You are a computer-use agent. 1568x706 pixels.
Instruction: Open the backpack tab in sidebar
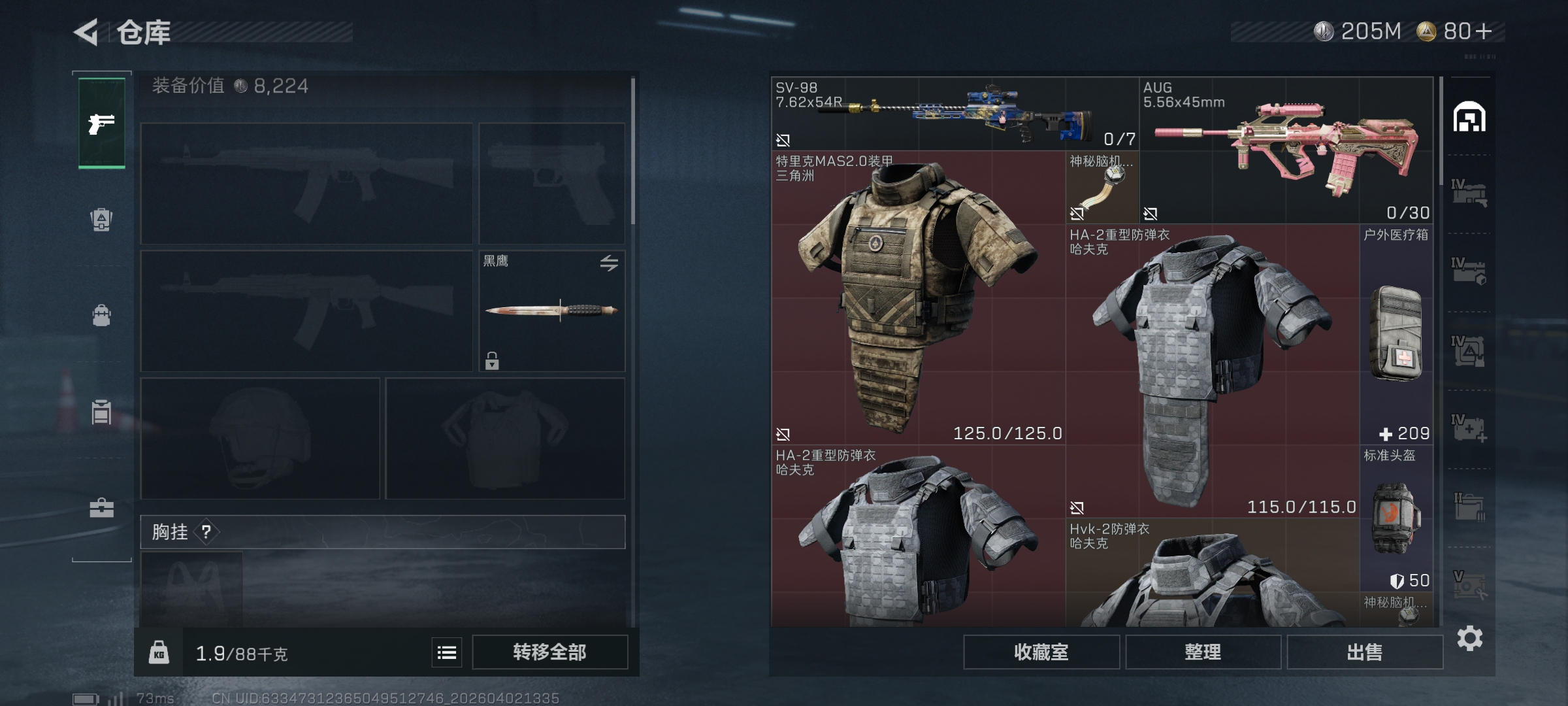(x=102, y=315)
